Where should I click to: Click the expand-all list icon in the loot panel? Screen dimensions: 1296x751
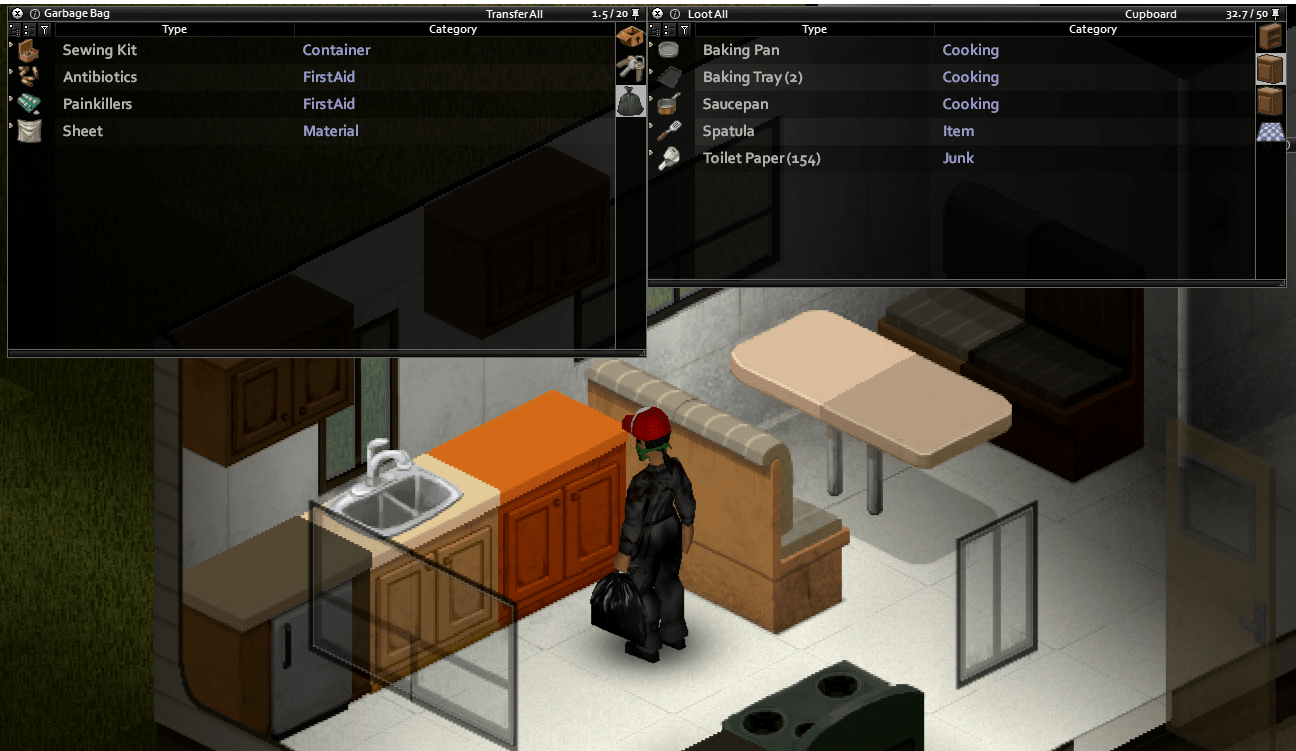655,30
